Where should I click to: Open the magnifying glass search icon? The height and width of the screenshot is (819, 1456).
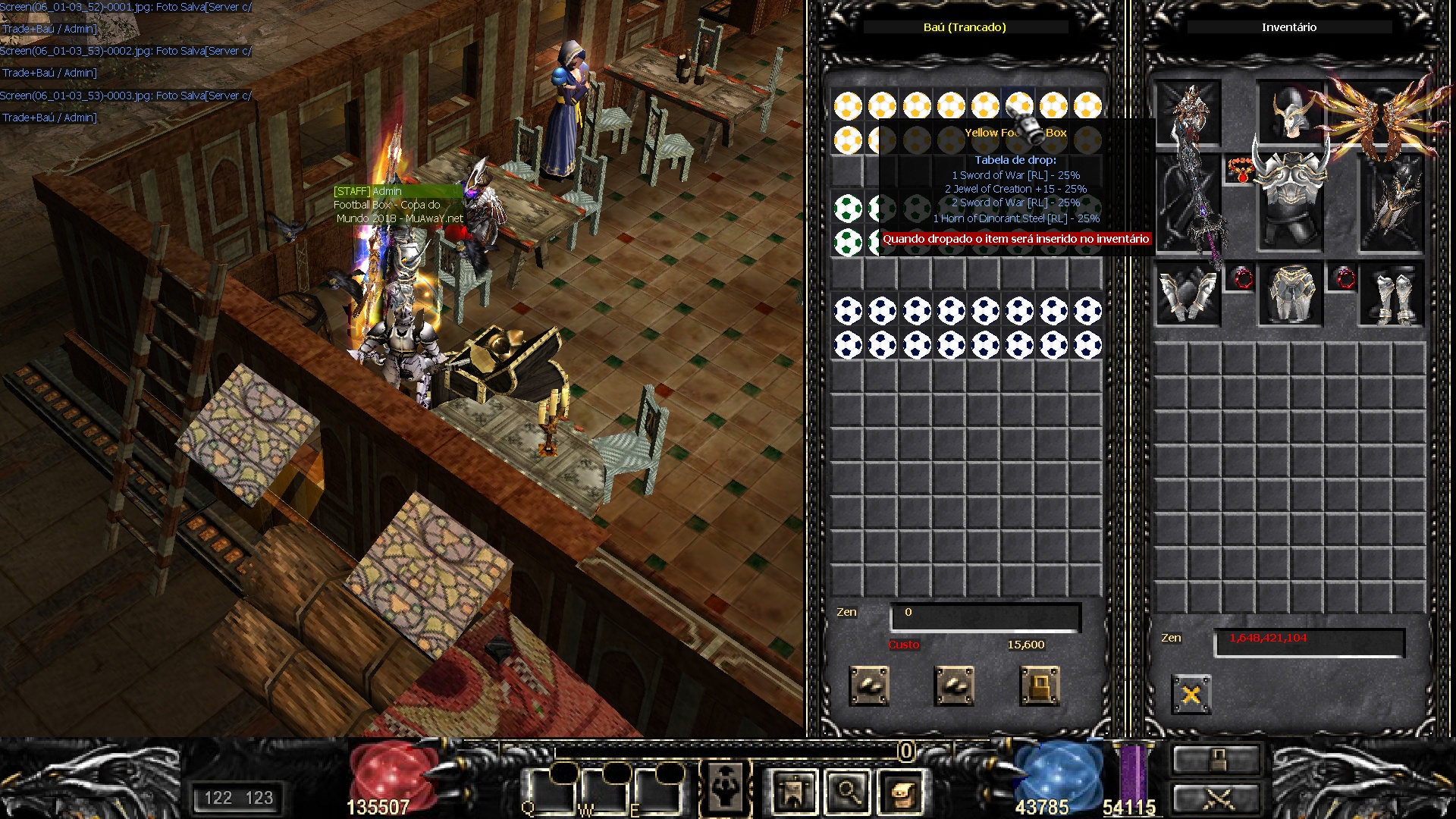point(848,793)
